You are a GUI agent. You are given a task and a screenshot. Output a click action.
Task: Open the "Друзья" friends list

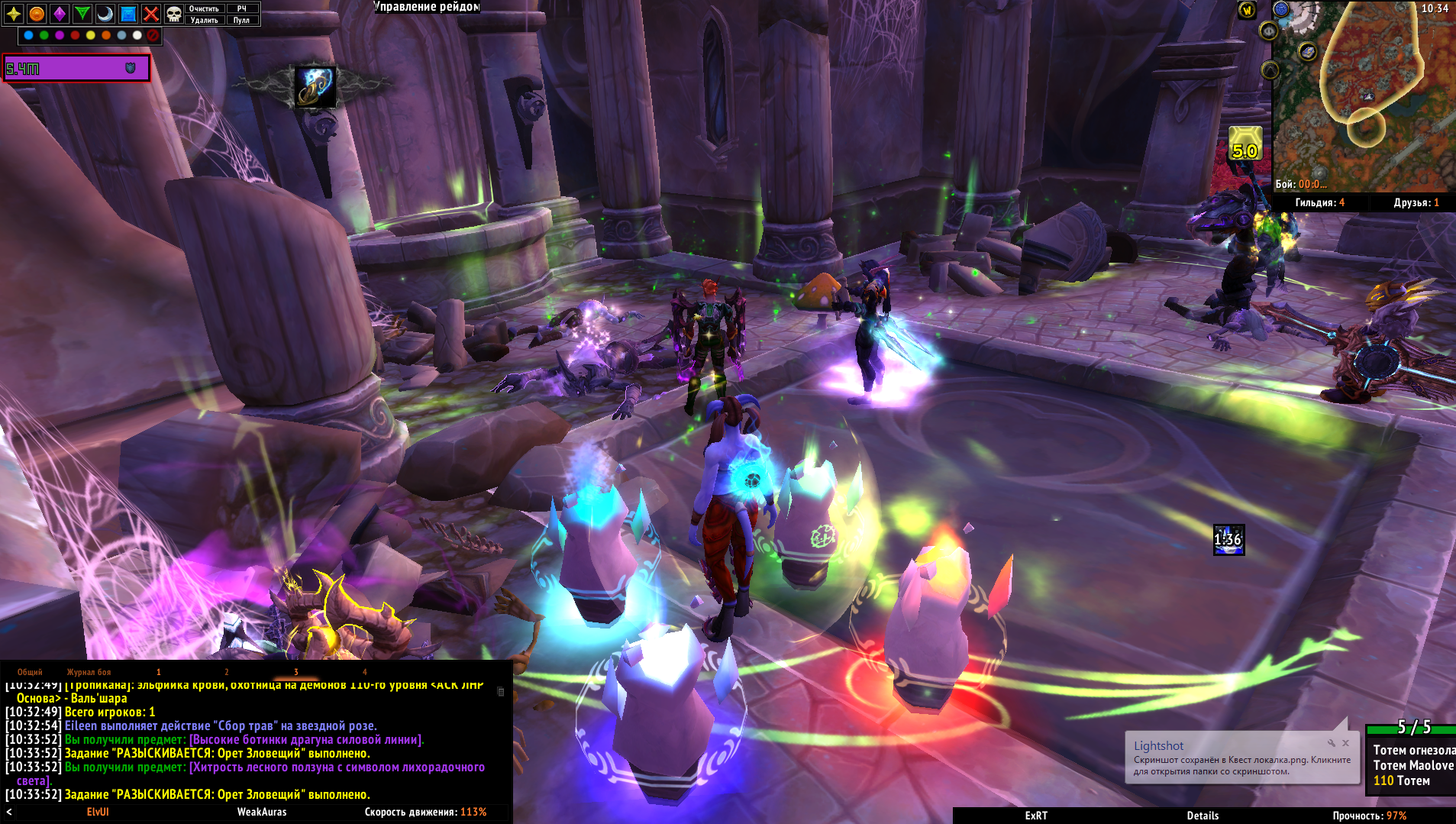(x=1416, y=202)
